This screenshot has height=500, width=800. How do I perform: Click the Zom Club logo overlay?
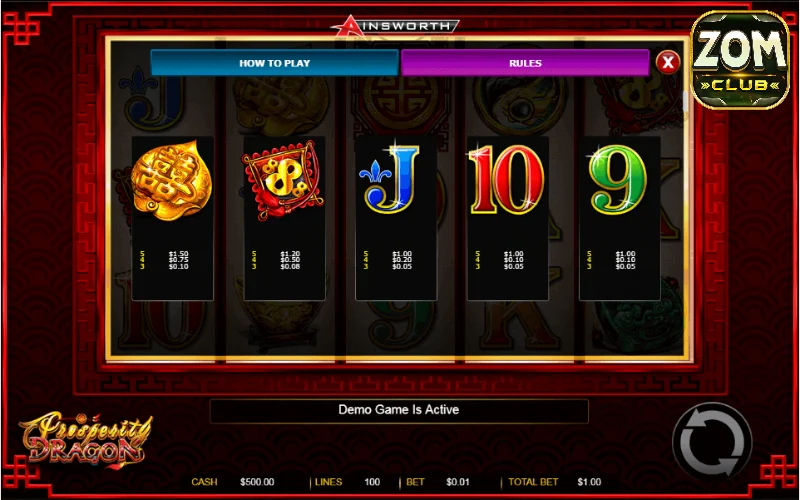pos(741,60)
